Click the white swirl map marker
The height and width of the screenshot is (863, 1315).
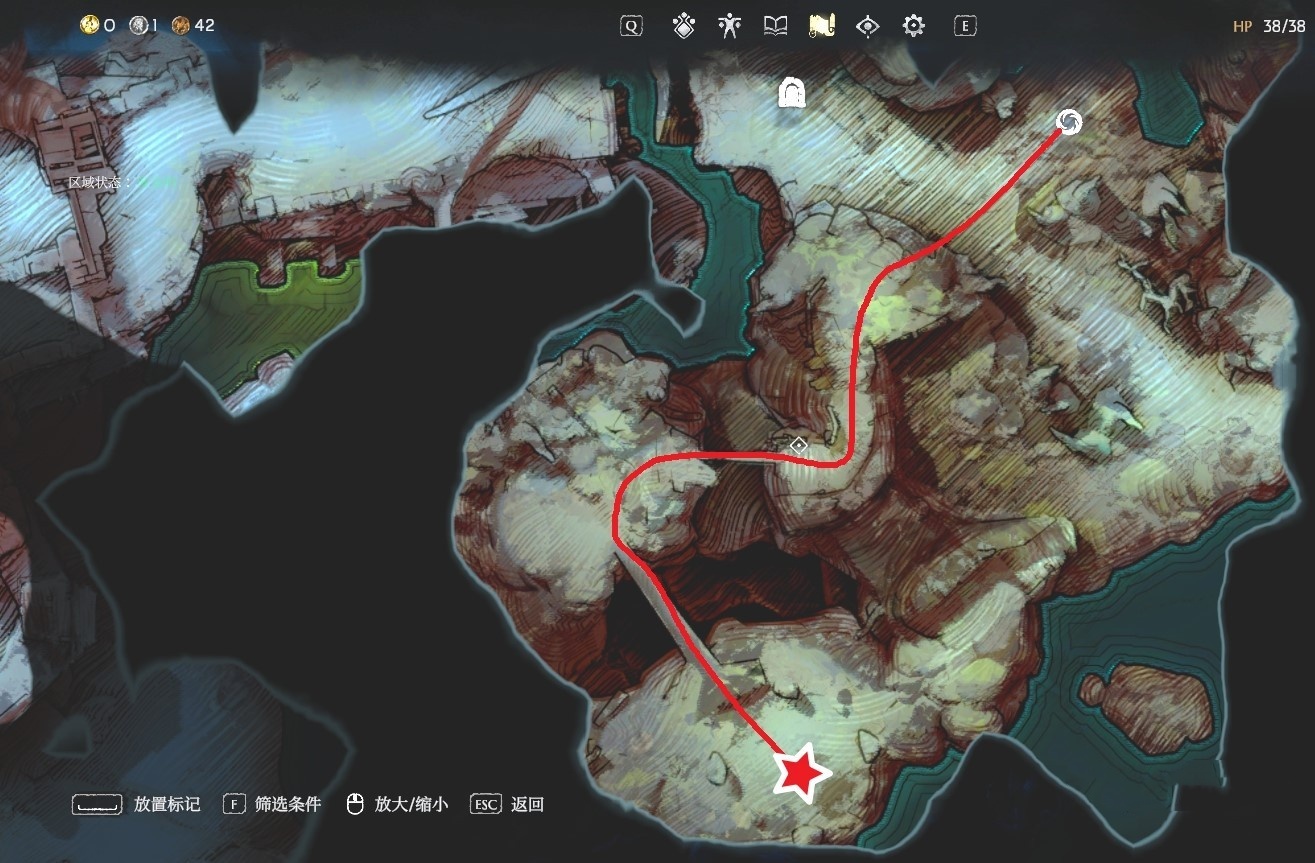pyautogui.click(x=1069, y=122)
